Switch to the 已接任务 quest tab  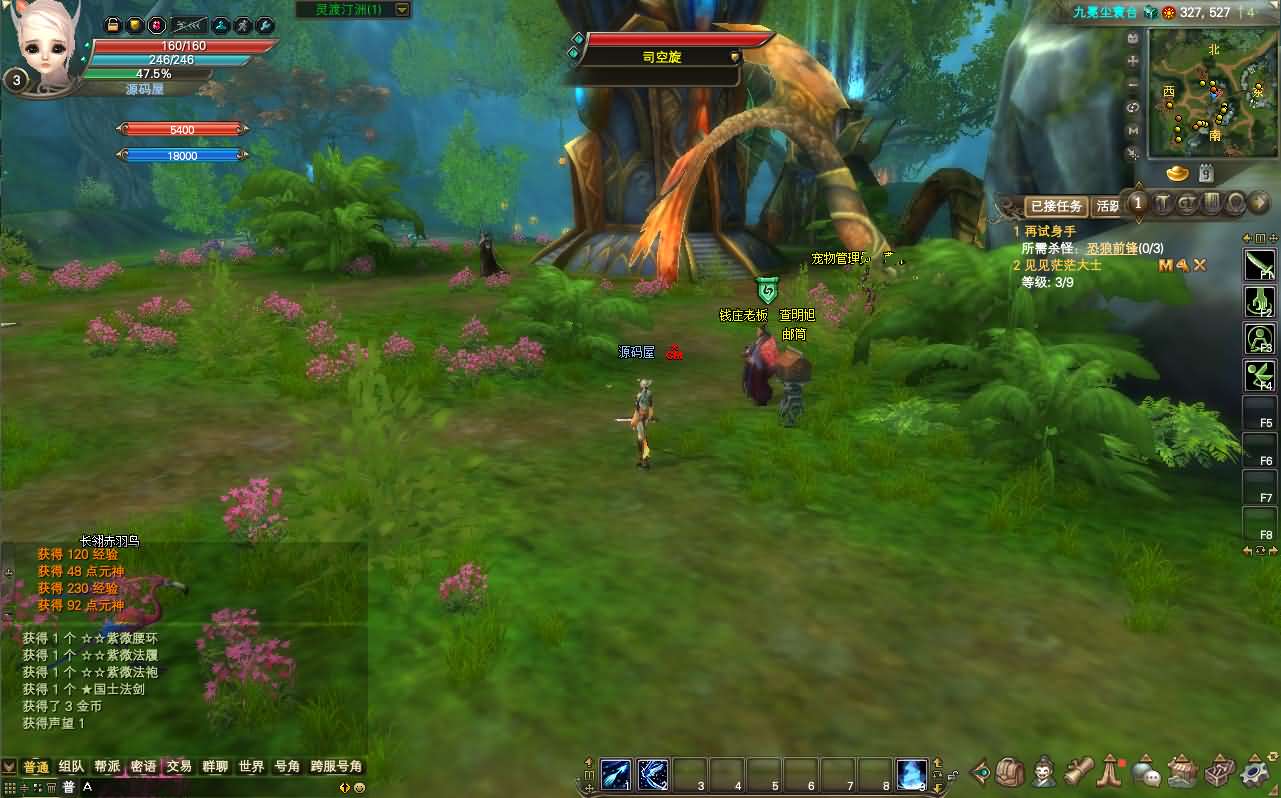click(1056, 207)
